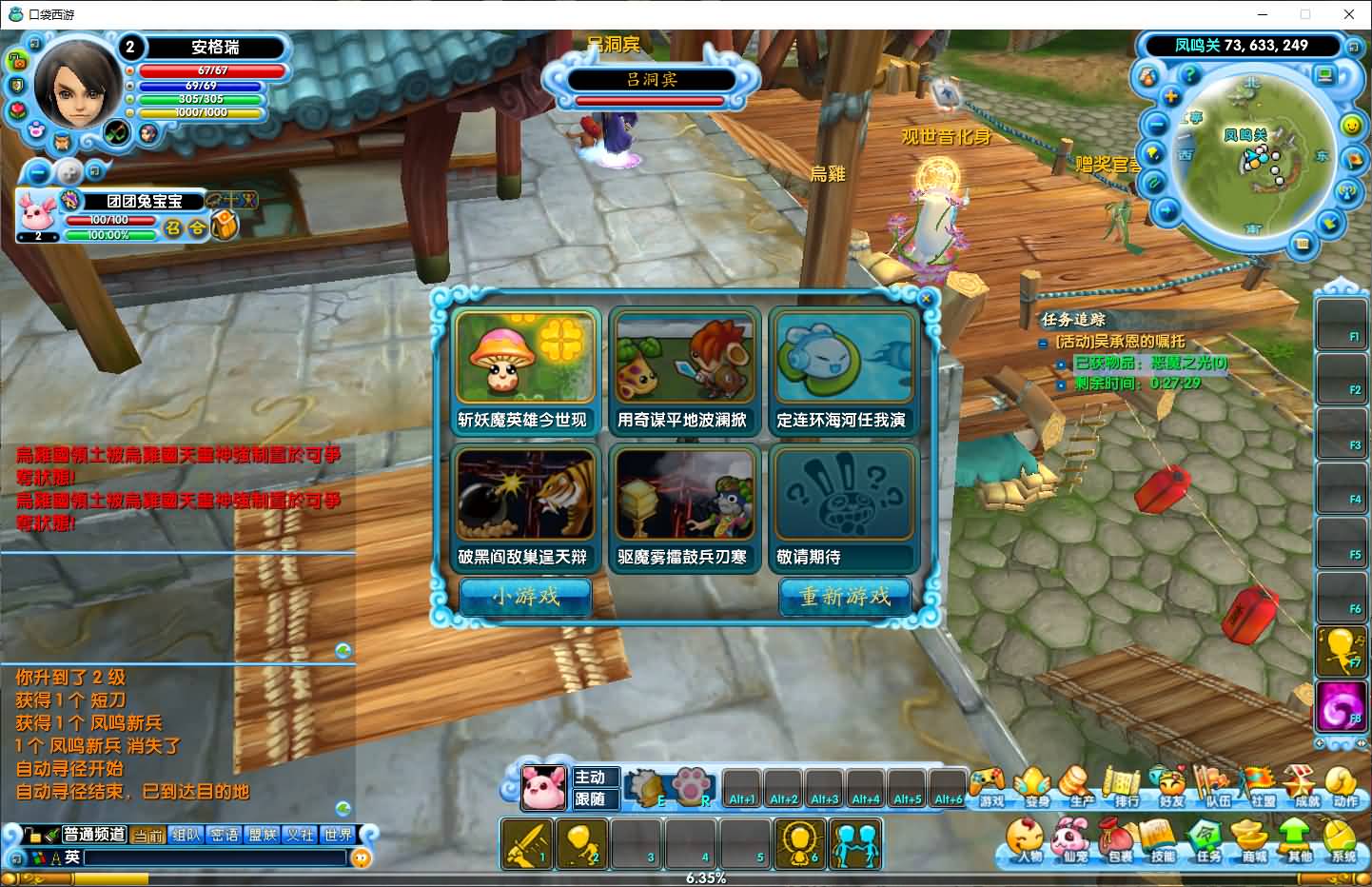Close the mini-game selection panel
The image size is (1372, 887).
(926, 299)
